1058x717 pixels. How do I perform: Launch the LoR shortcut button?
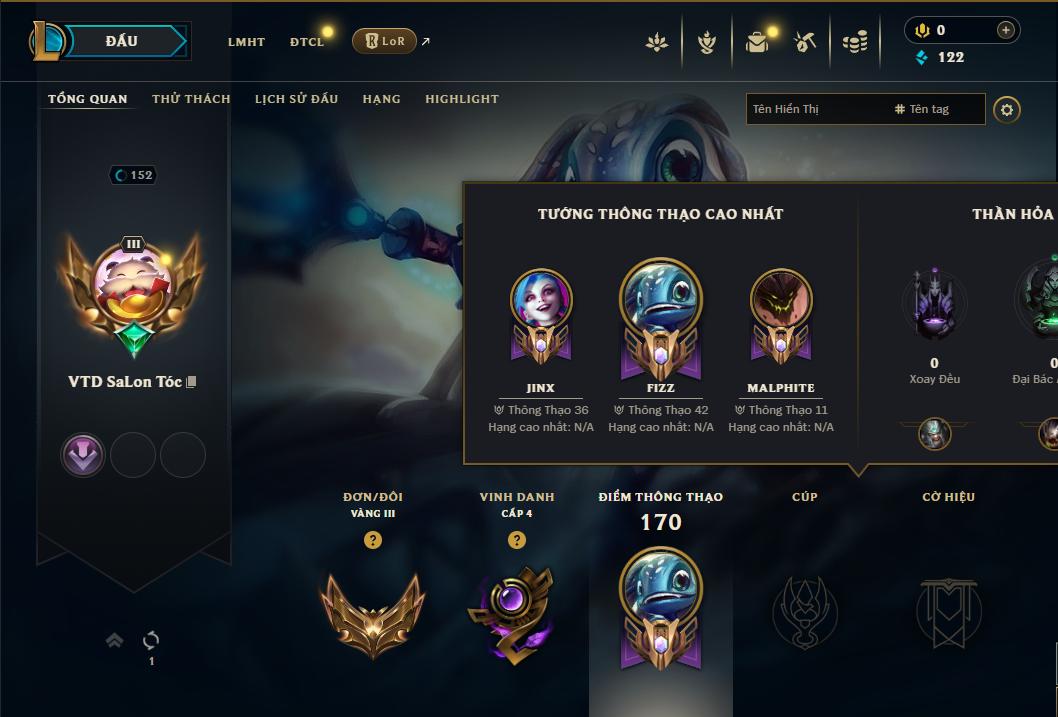[384, 41]
